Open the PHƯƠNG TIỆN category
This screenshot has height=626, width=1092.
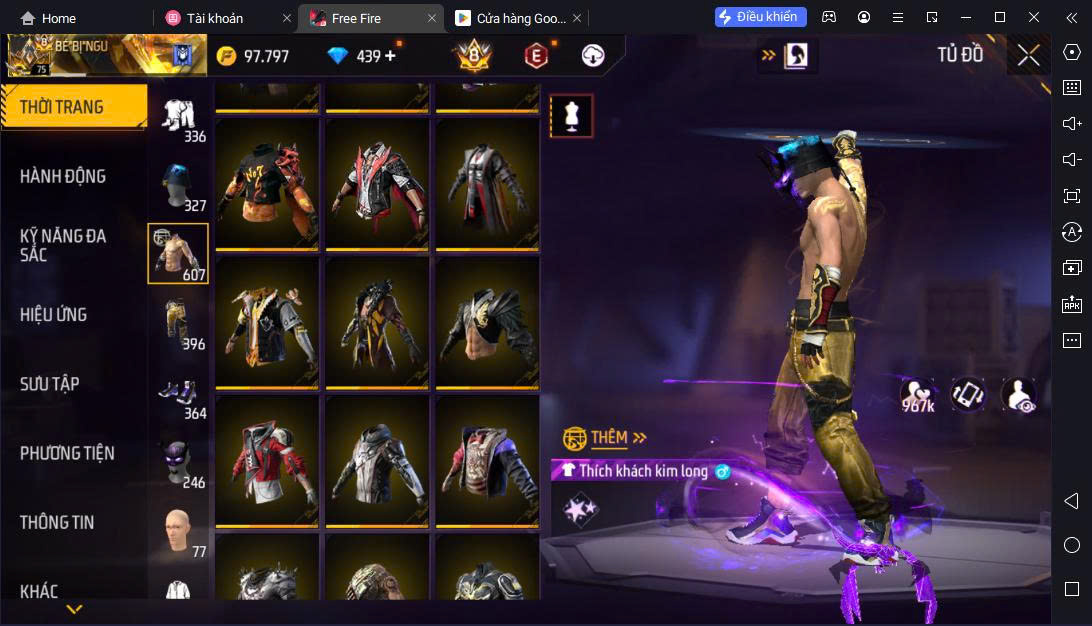click(67, 453)
